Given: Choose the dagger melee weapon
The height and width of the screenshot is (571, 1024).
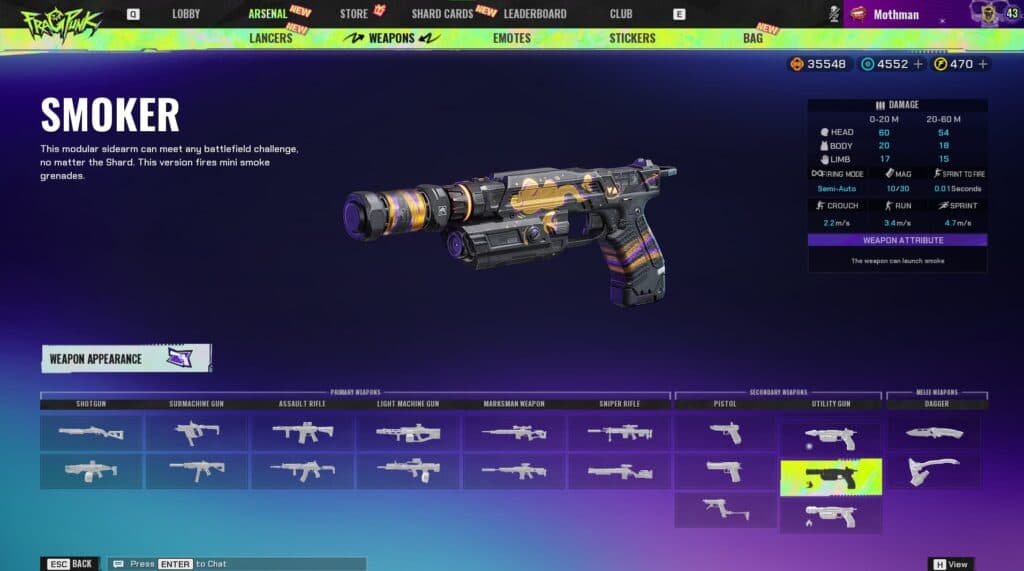Looking at the screenshot, I should coord(934,432).
